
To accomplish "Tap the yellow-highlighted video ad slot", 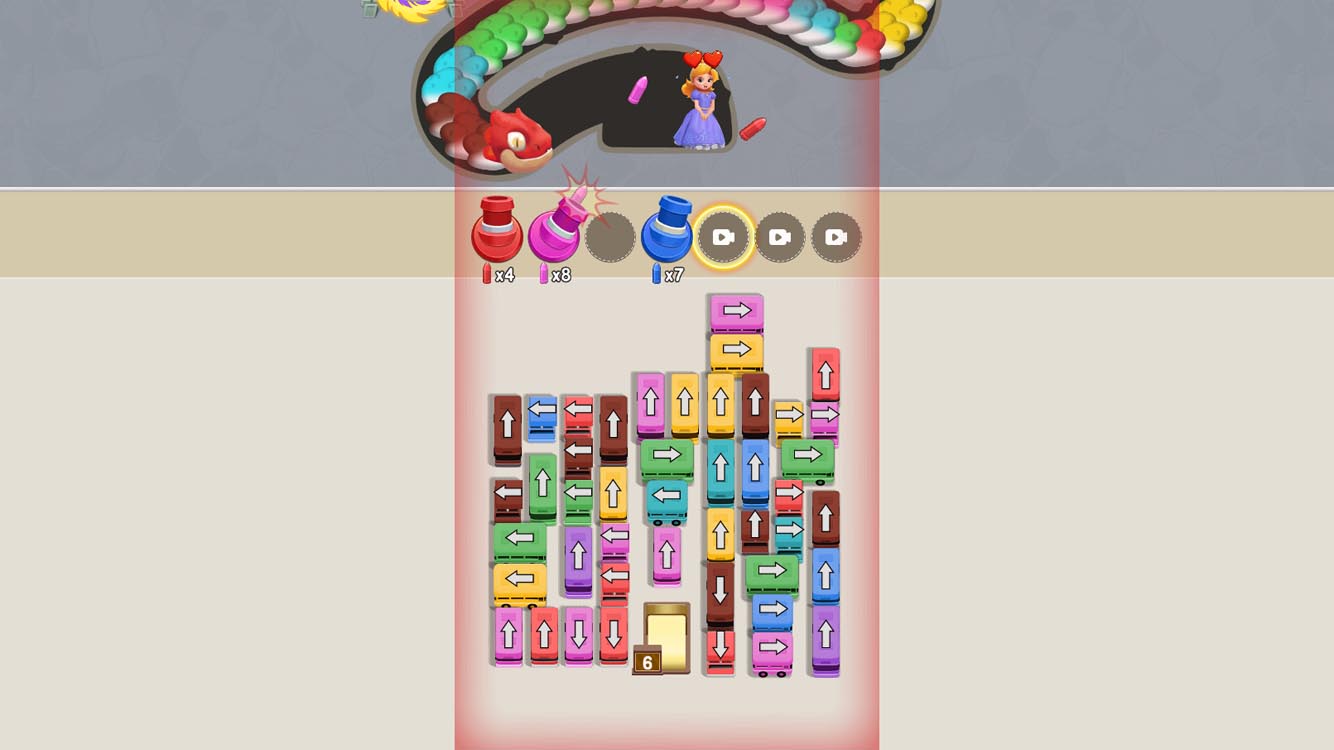I will [724, 236].
